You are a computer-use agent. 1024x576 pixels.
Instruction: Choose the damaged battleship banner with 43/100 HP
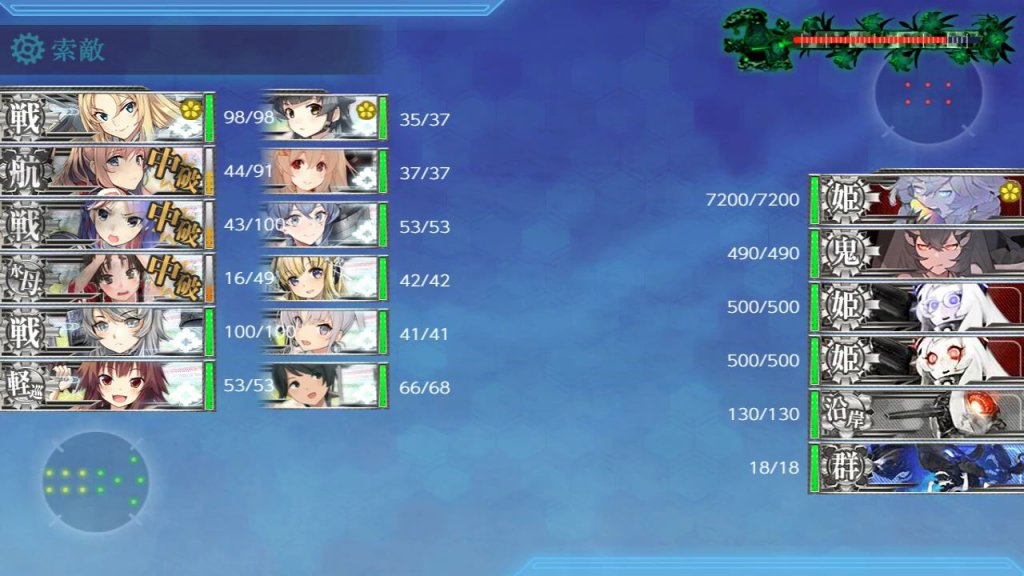[107, 225]
